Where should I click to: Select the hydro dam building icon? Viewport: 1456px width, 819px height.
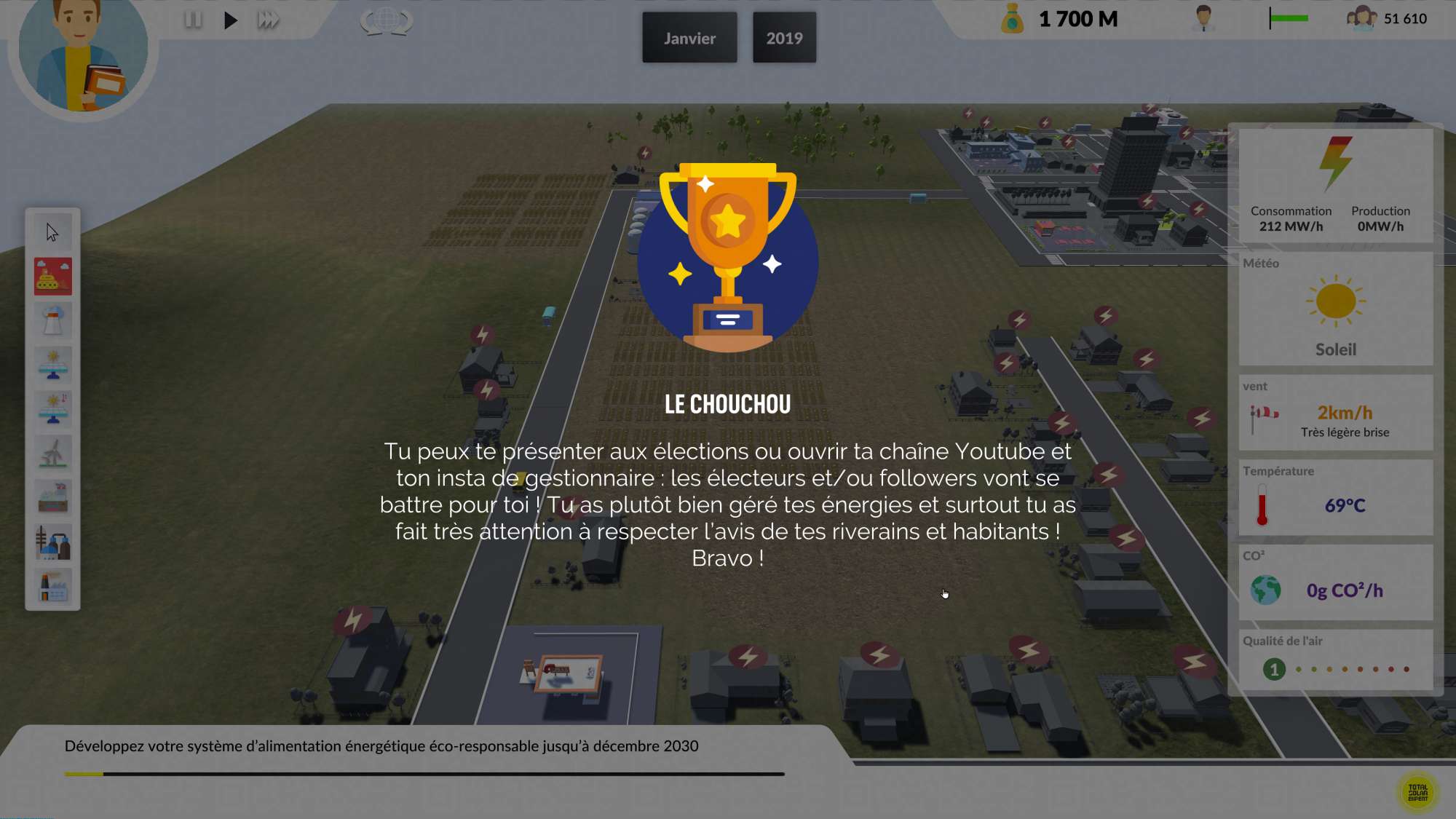pos(52,498)
